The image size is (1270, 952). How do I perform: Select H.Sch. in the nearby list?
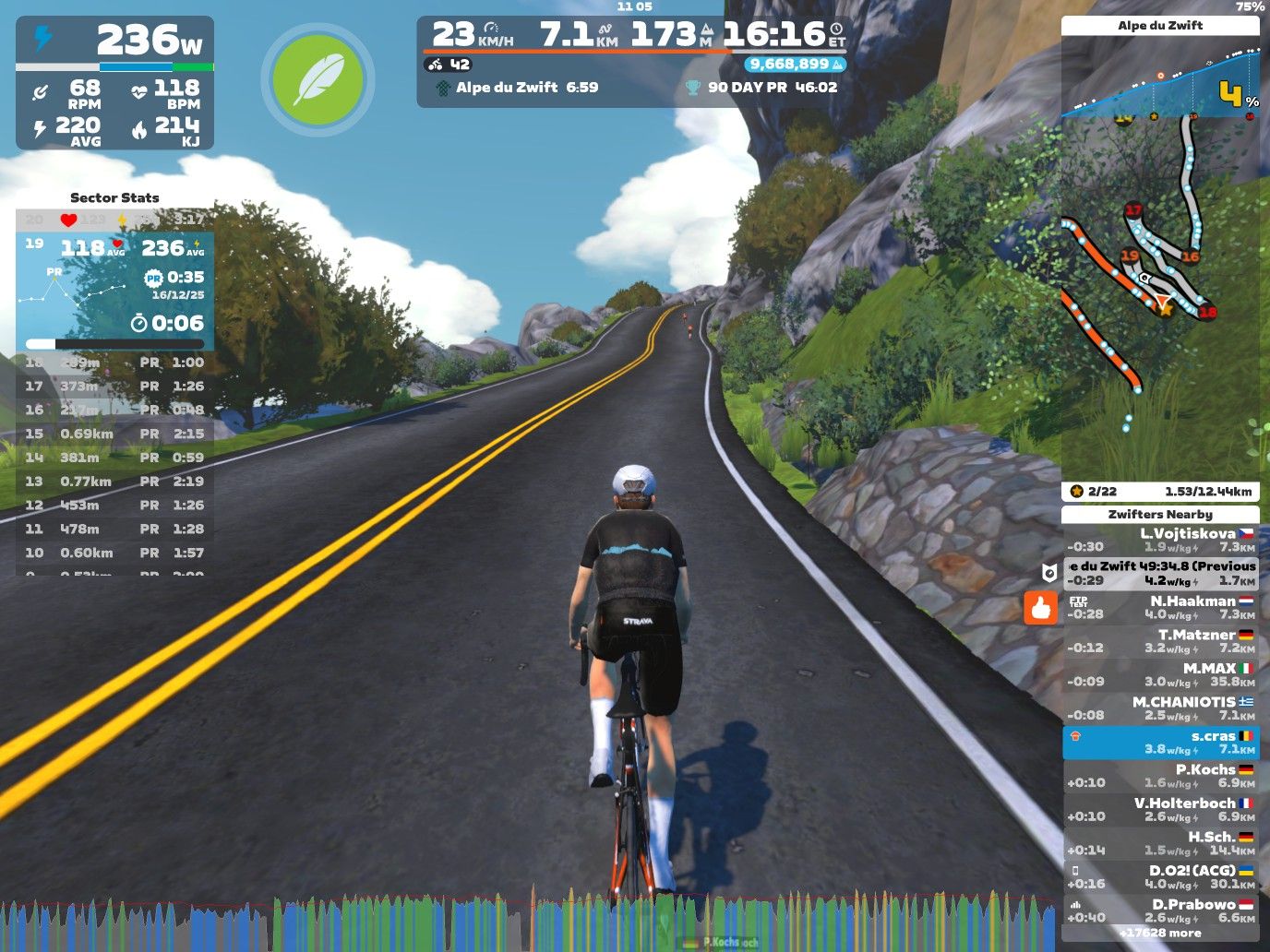click(x=1160, y=843)
